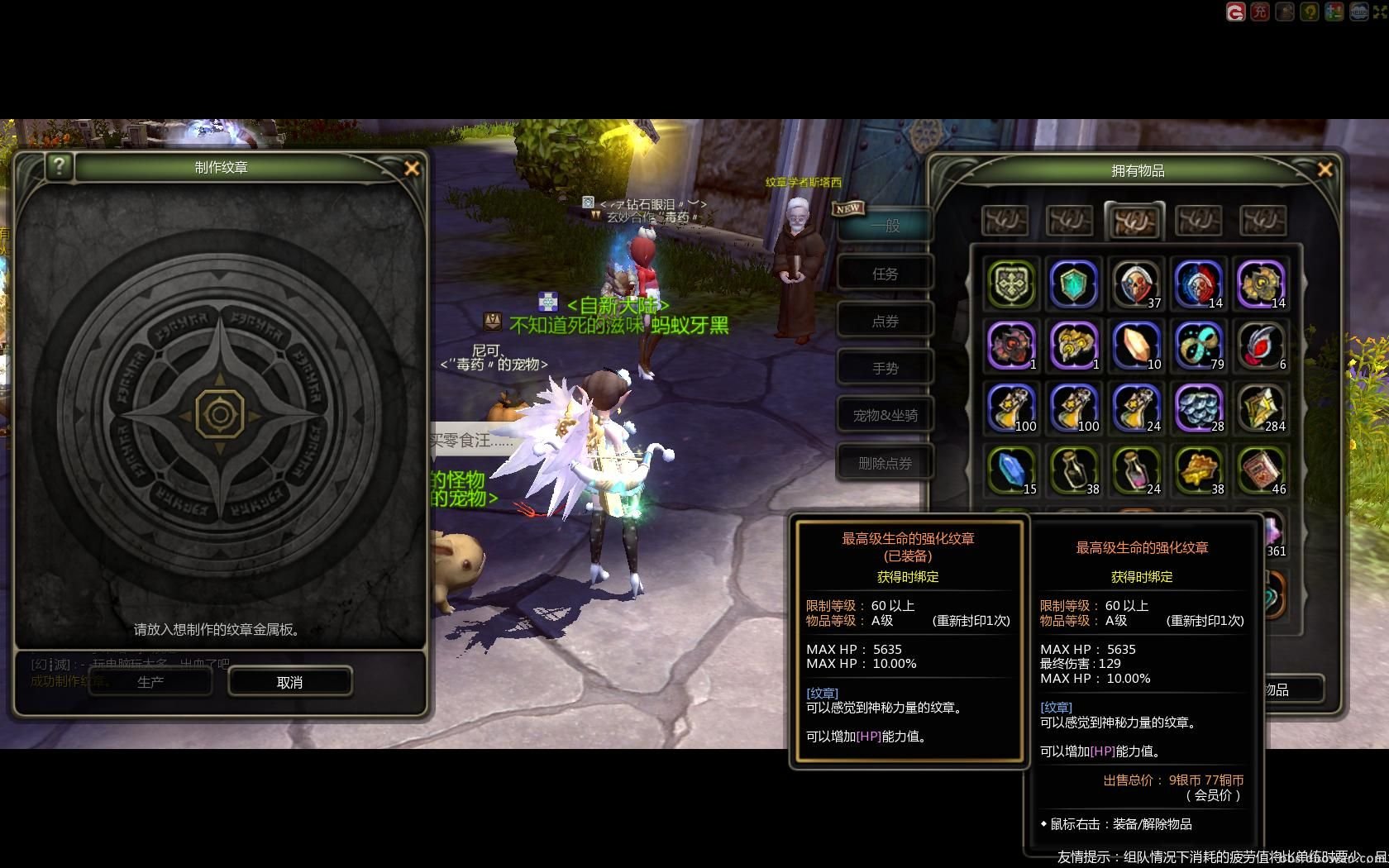1389x868 pixels.
Task: Open the NEWS overlay icon
Action: [x=1358, y=12]
